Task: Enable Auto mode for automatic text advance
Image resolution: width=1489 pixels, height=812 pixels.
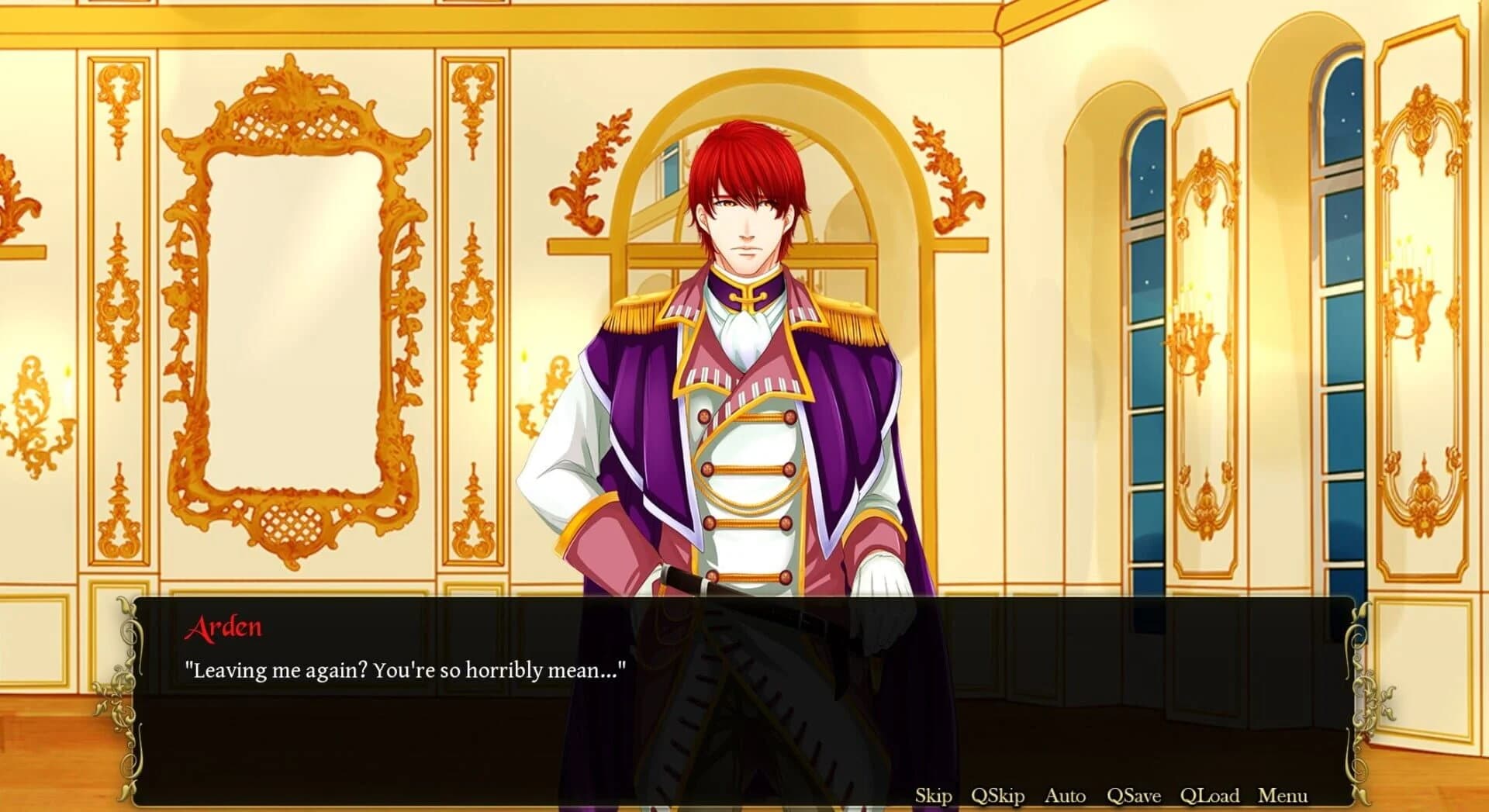Action: tap(1064, 796)
